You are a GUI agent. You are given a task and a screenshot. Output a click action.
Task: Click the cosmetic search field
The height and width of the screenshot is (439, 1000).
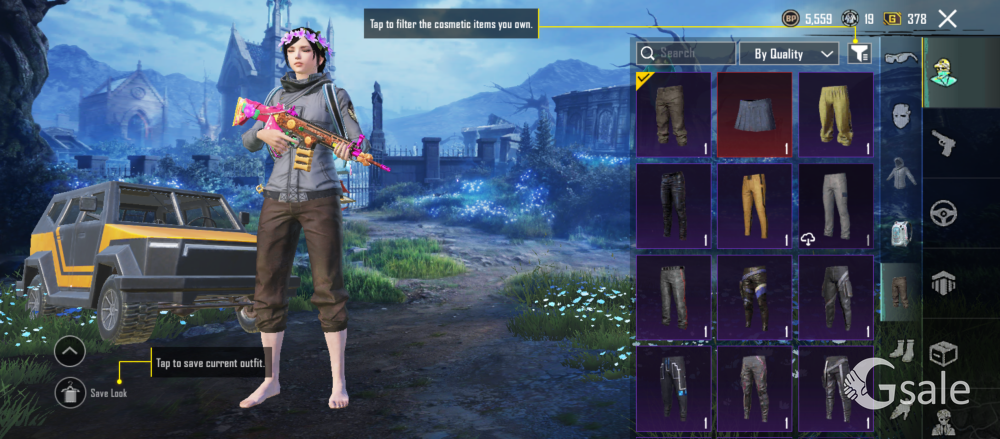coord(686,53)
